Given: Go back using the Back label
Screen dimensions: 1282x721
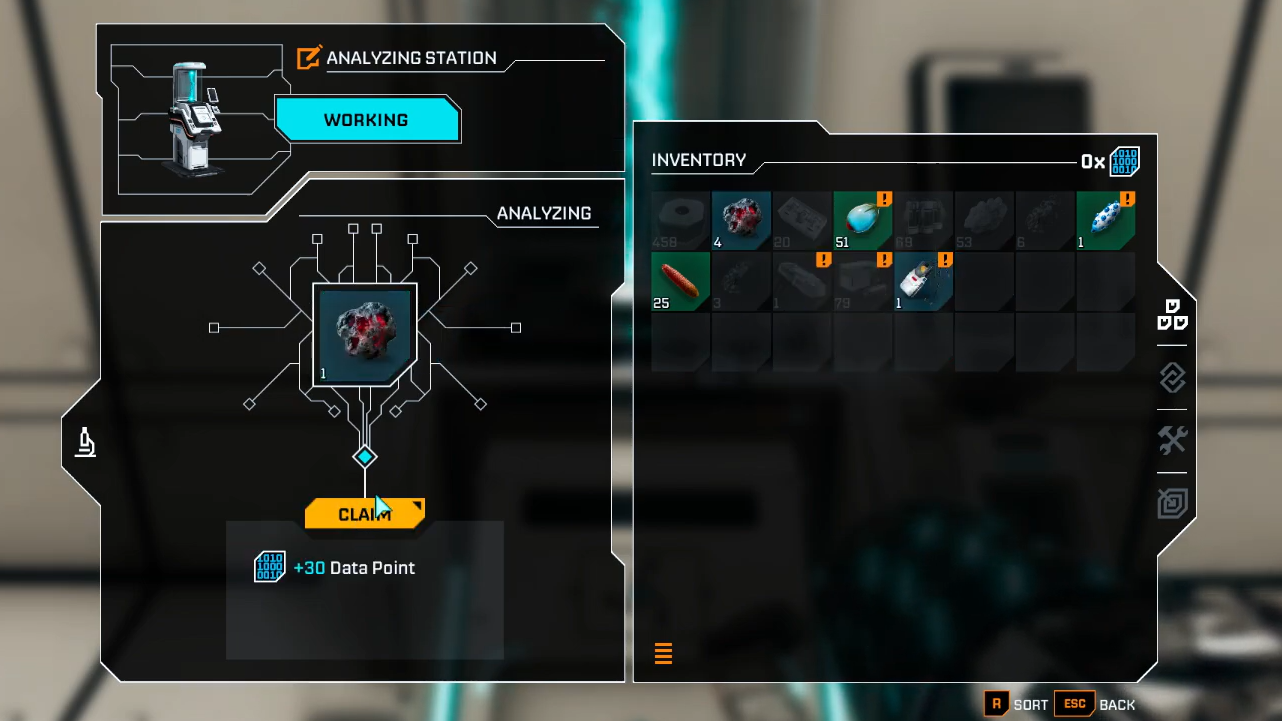Looking at the screenshot, I should 1116,705.
